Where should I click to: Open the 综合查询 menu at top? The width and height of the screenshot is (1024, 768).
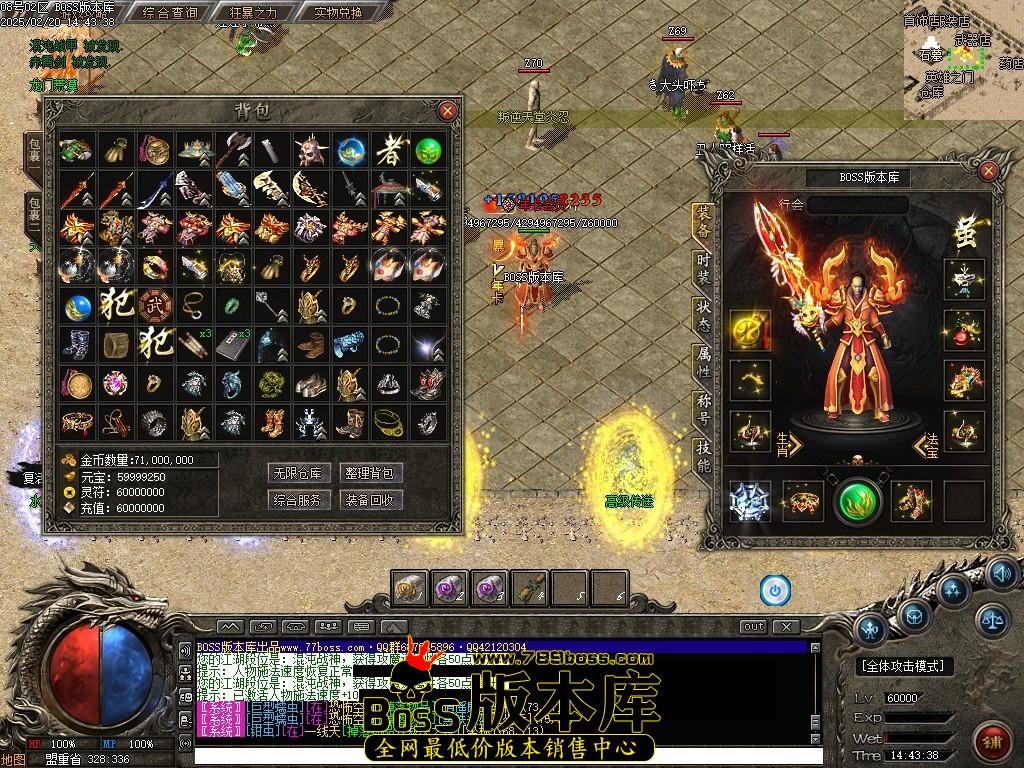point(170,13)
